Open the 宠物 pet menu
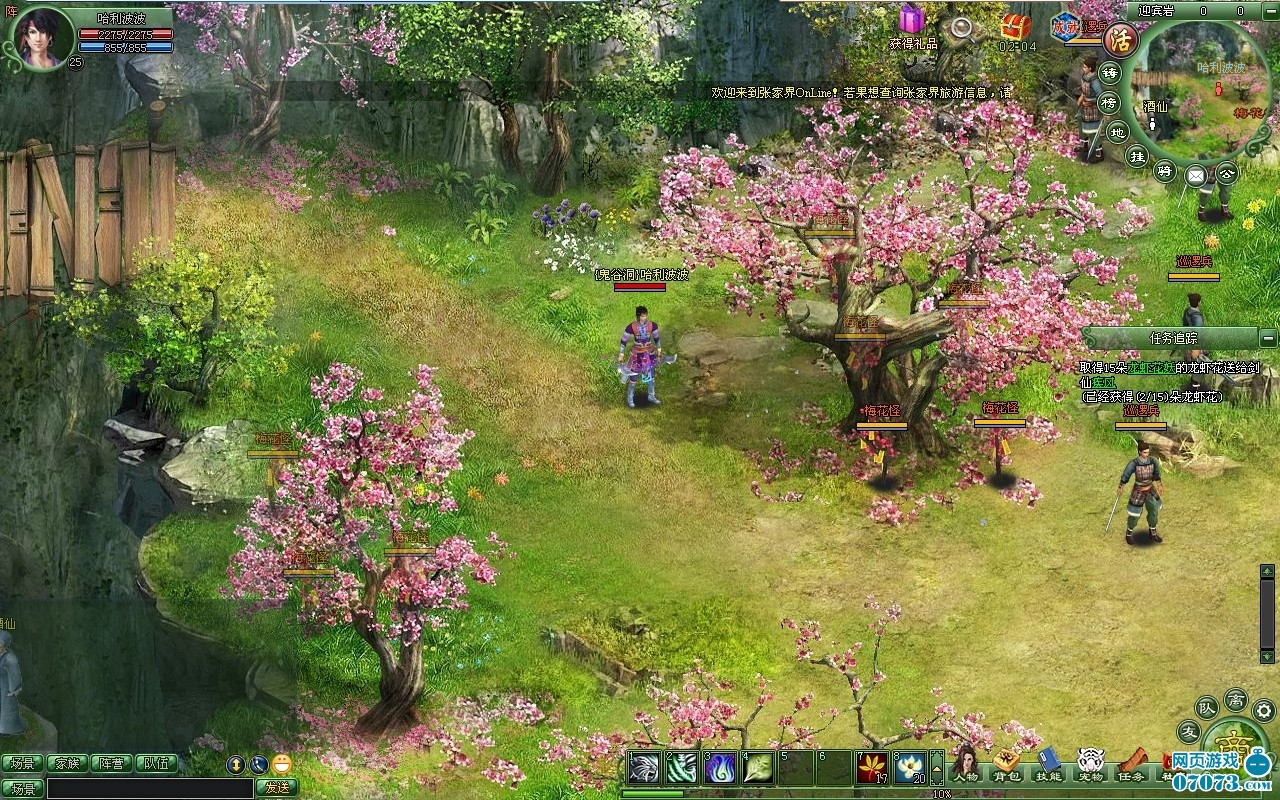 coord(1090,764)
